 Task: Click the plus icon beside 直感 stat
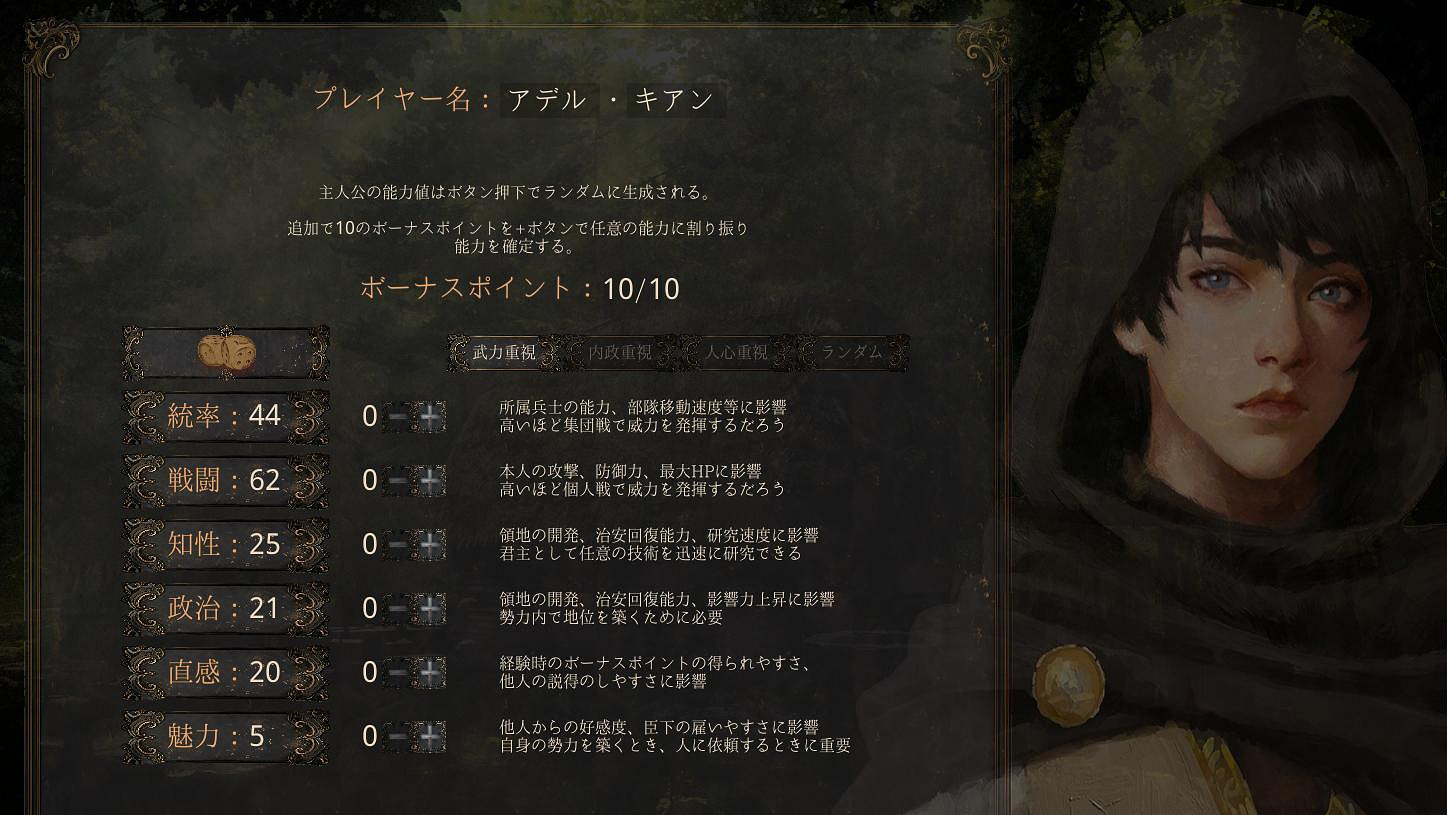[x=429, y=671]
